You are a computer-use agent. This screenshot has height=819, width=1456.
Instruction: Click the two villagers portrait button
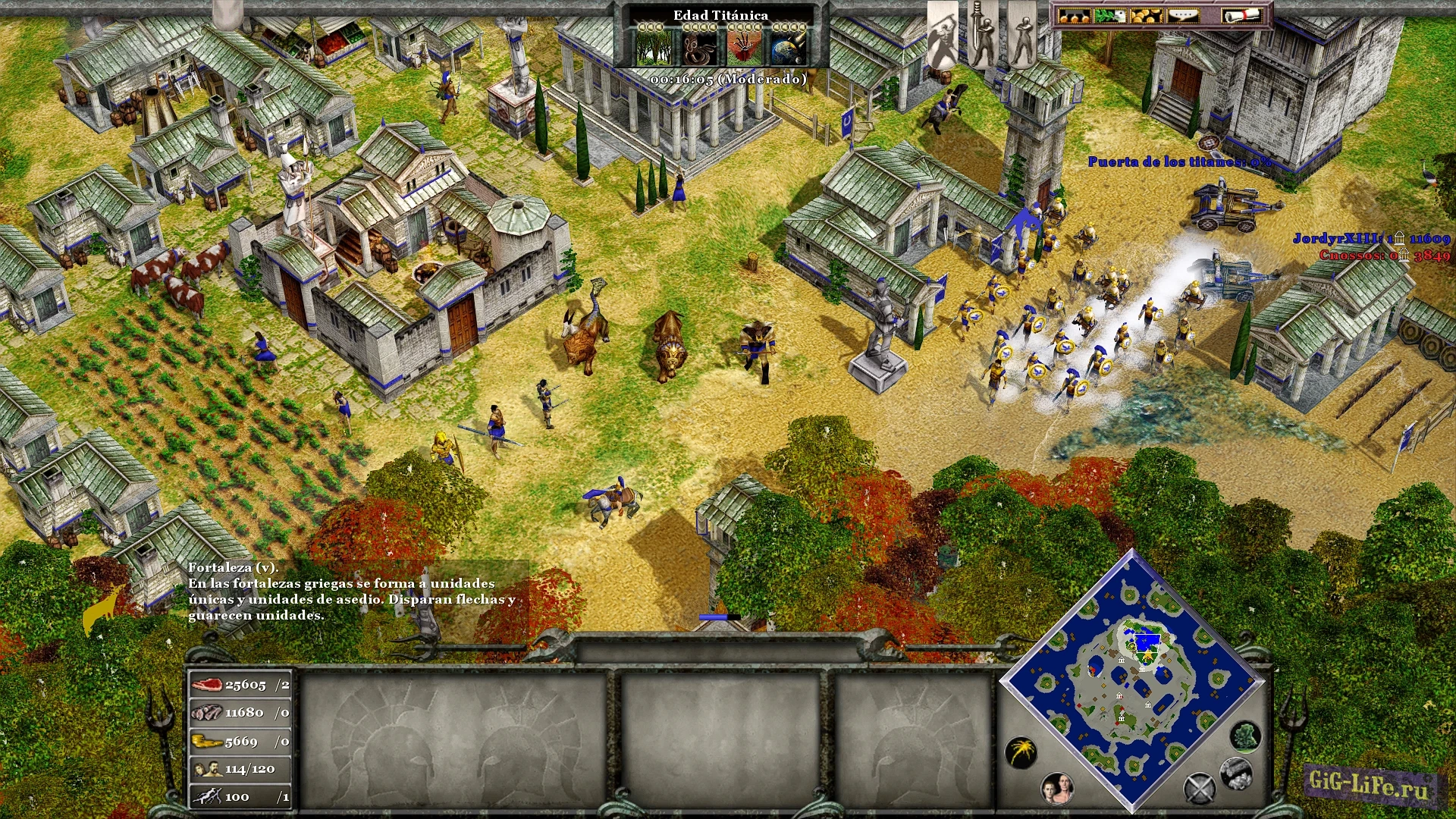pyautogui.click(x=1057, y=789)
